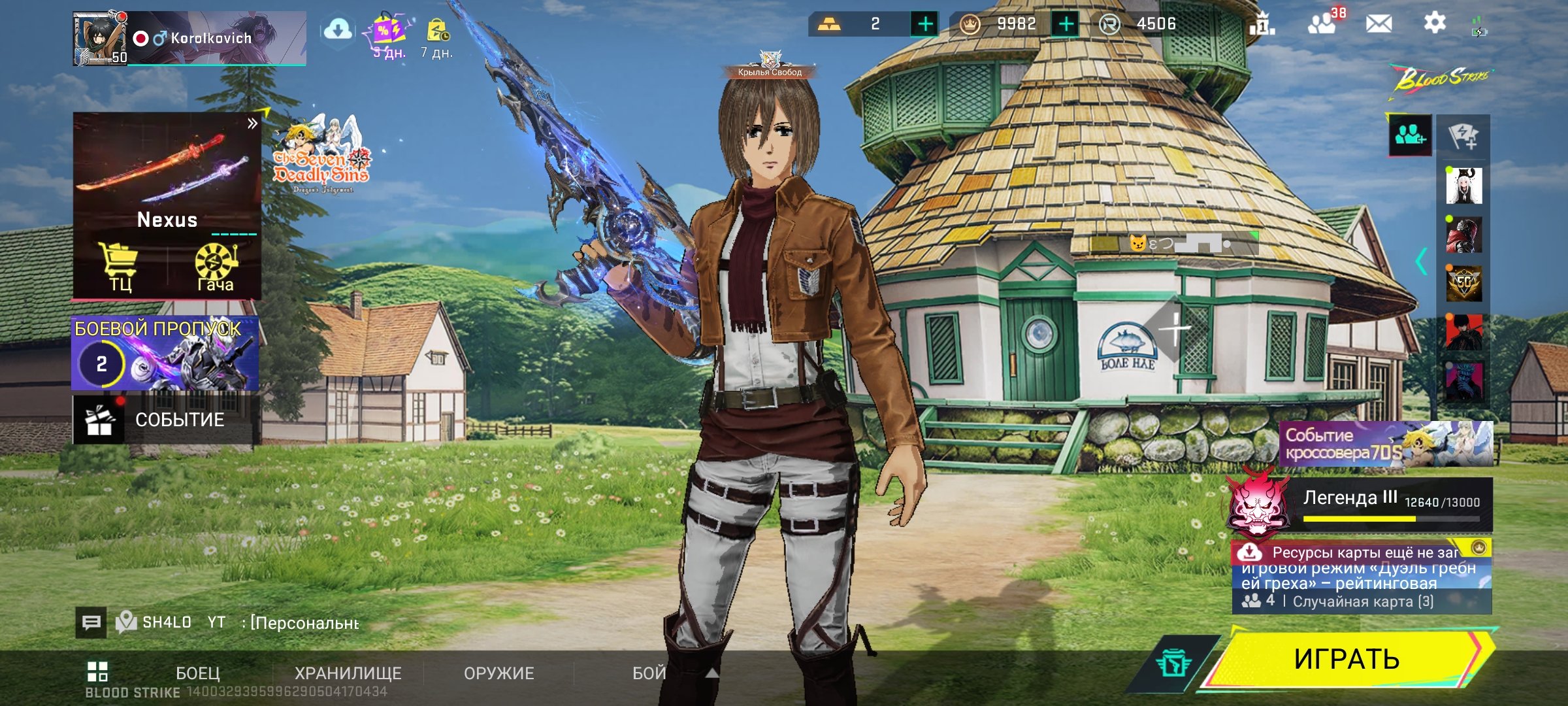The width and height of the screenshot is (1568, 706).
Task: Switch to the БОЕЦ tab
Action: [x=197, y=673]
